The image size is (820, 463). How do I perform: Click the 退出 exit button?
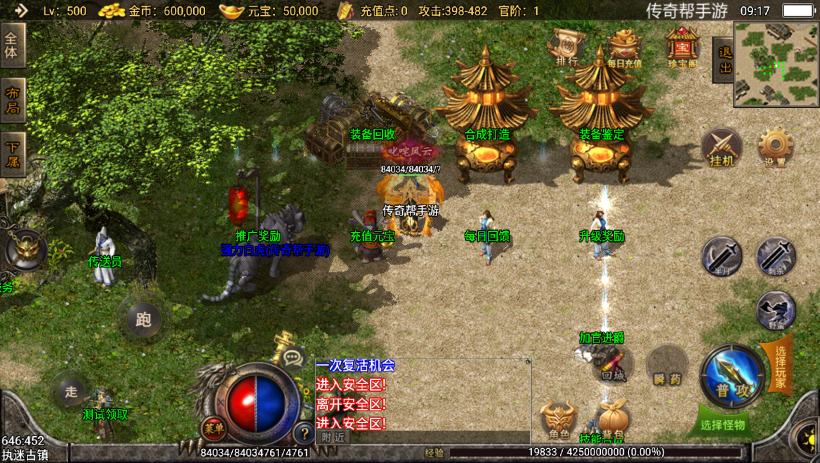724,60
